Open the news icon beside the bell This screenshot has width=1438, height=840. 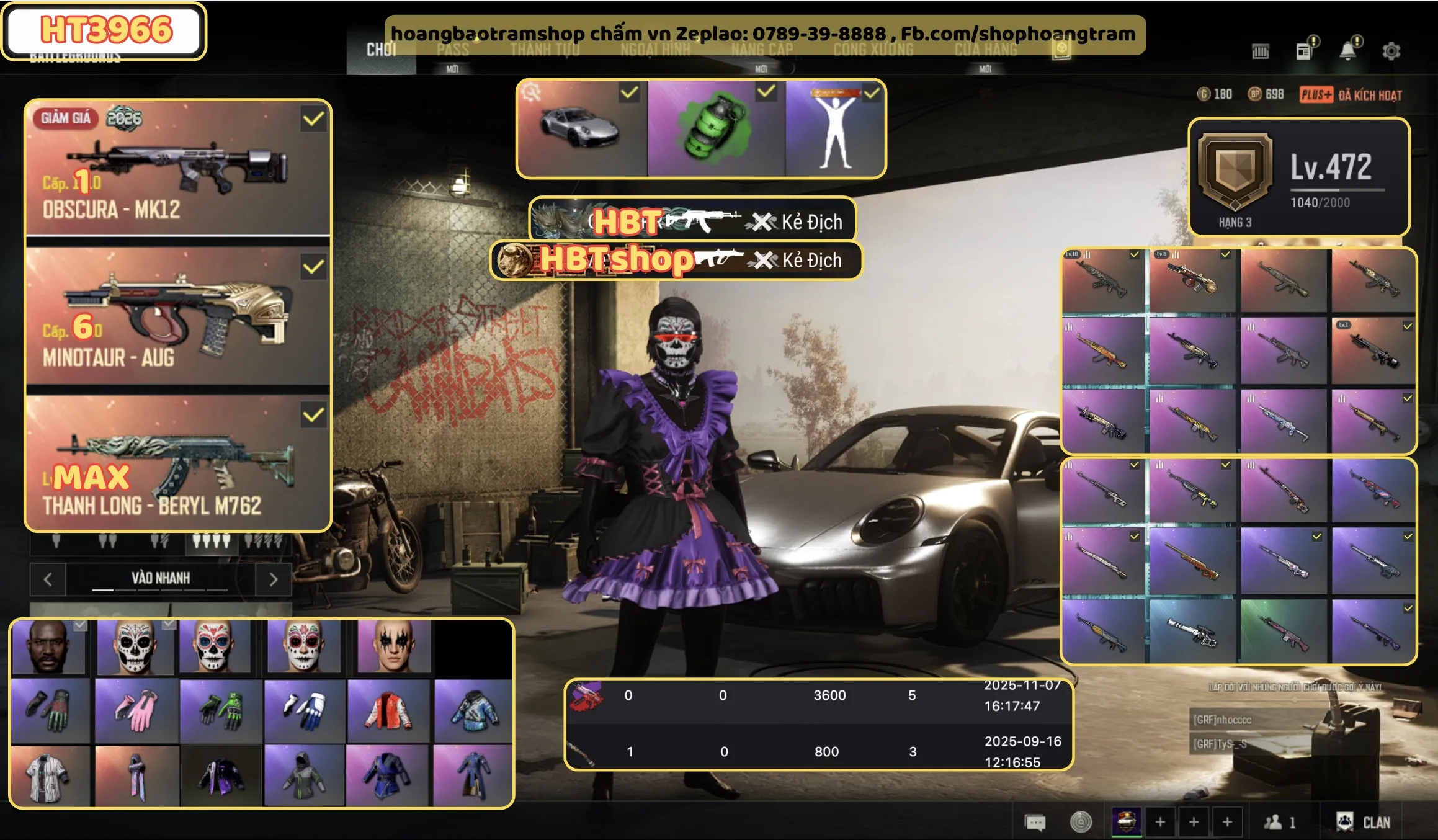[1304, 51]
